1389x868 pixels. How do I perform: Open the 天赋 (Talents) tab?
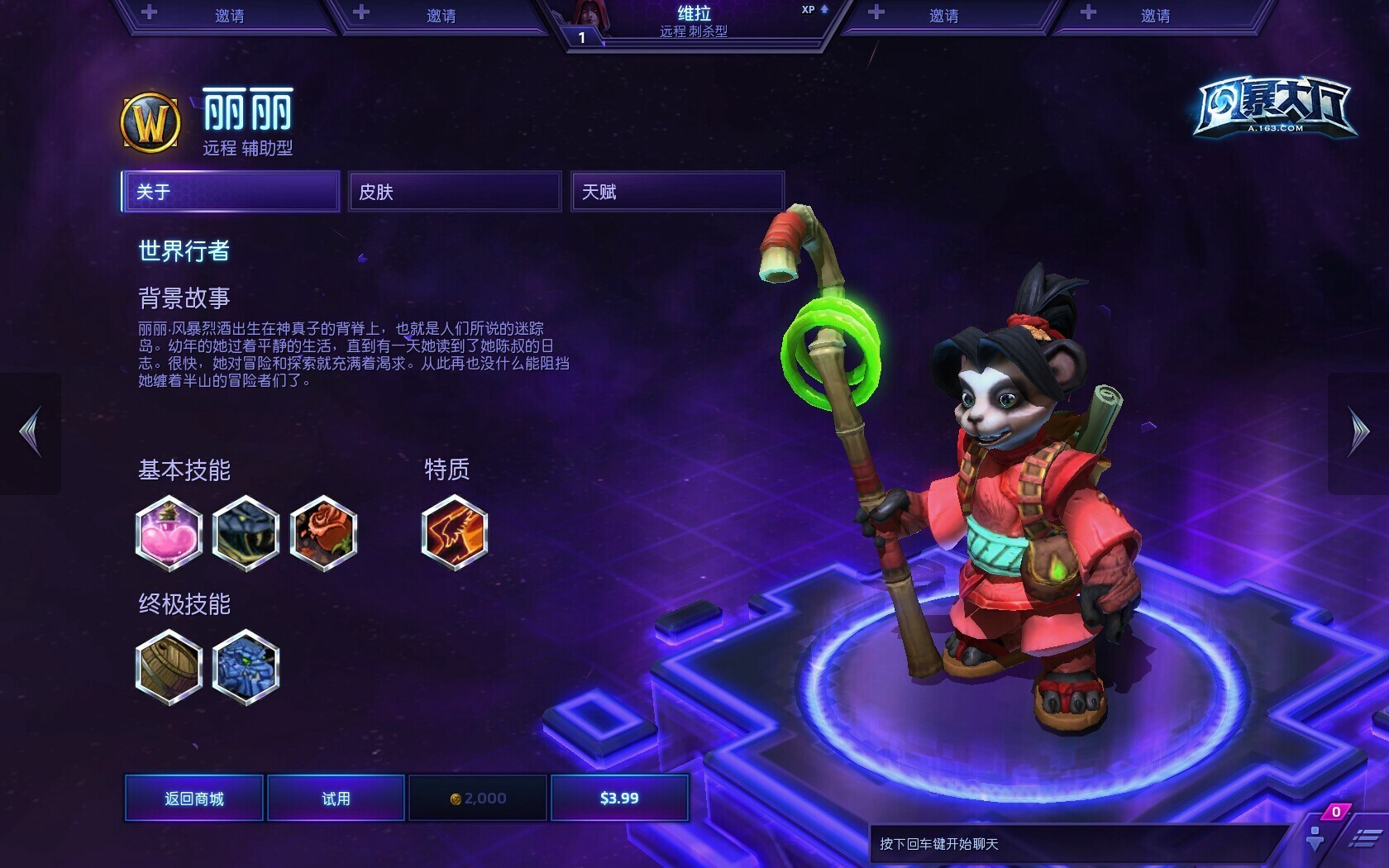click(676, 192)
